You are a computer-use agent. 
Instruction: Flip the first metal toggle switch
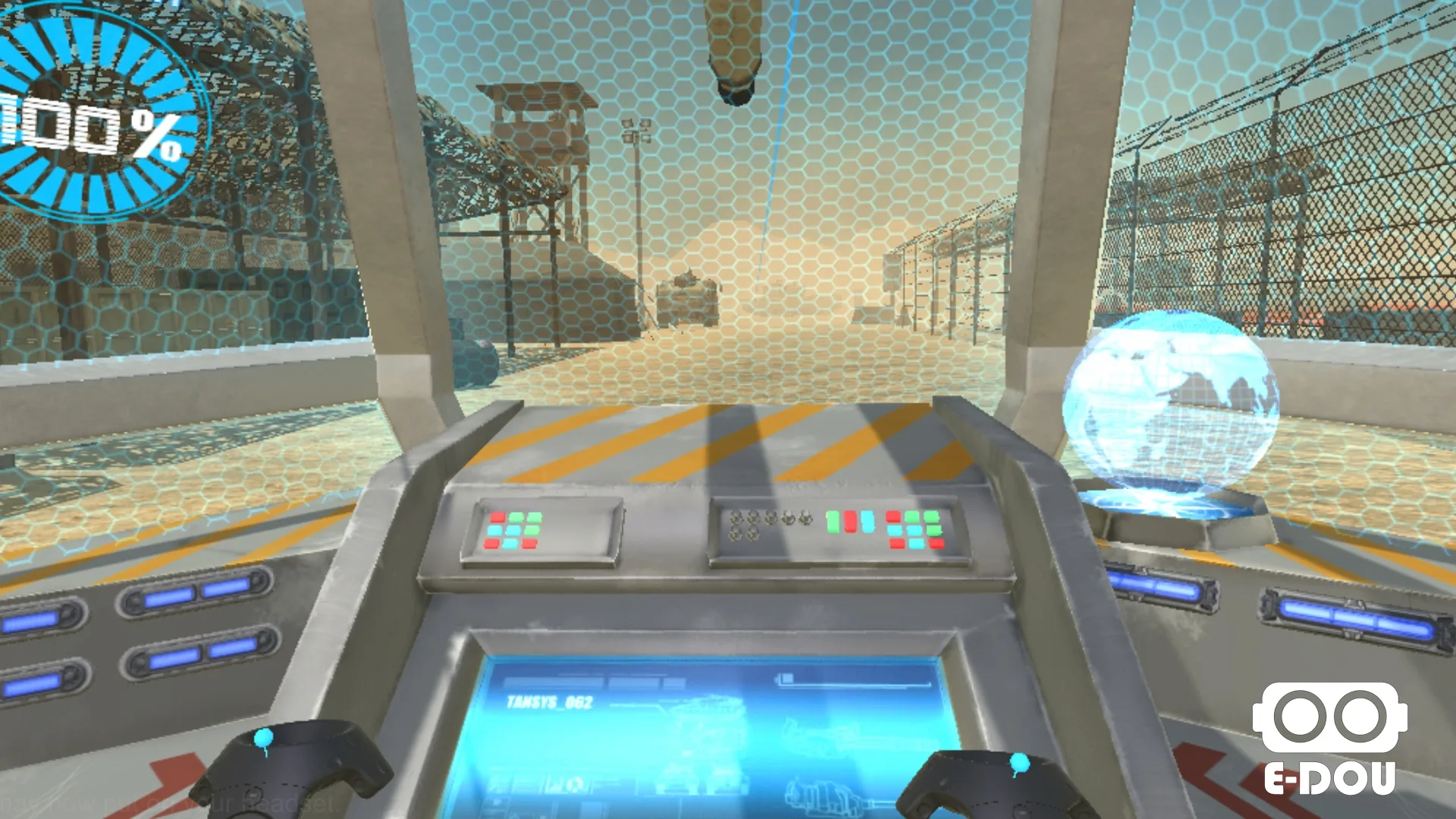734,519
